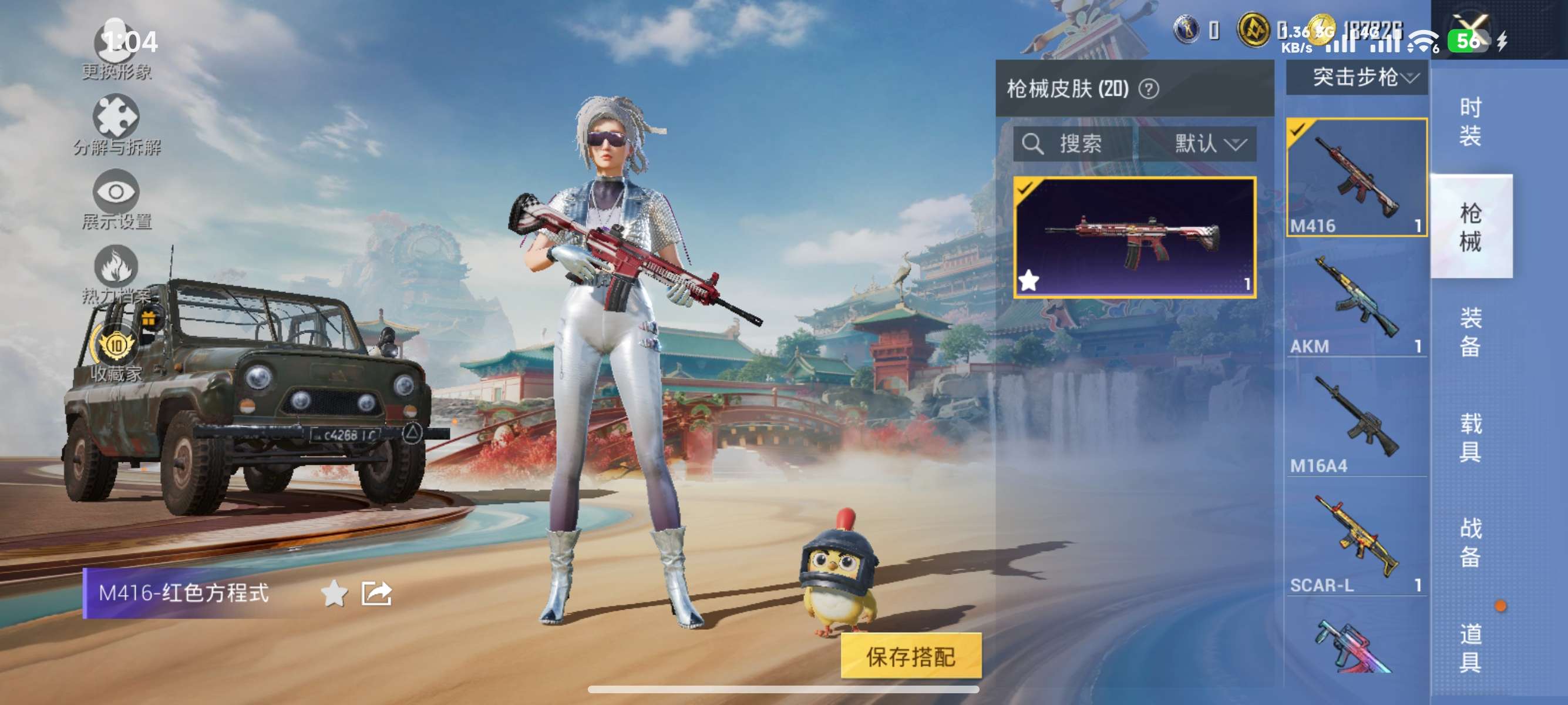
Task: Open the search magnifier in skin panel
Action: tap(1034, 144)
